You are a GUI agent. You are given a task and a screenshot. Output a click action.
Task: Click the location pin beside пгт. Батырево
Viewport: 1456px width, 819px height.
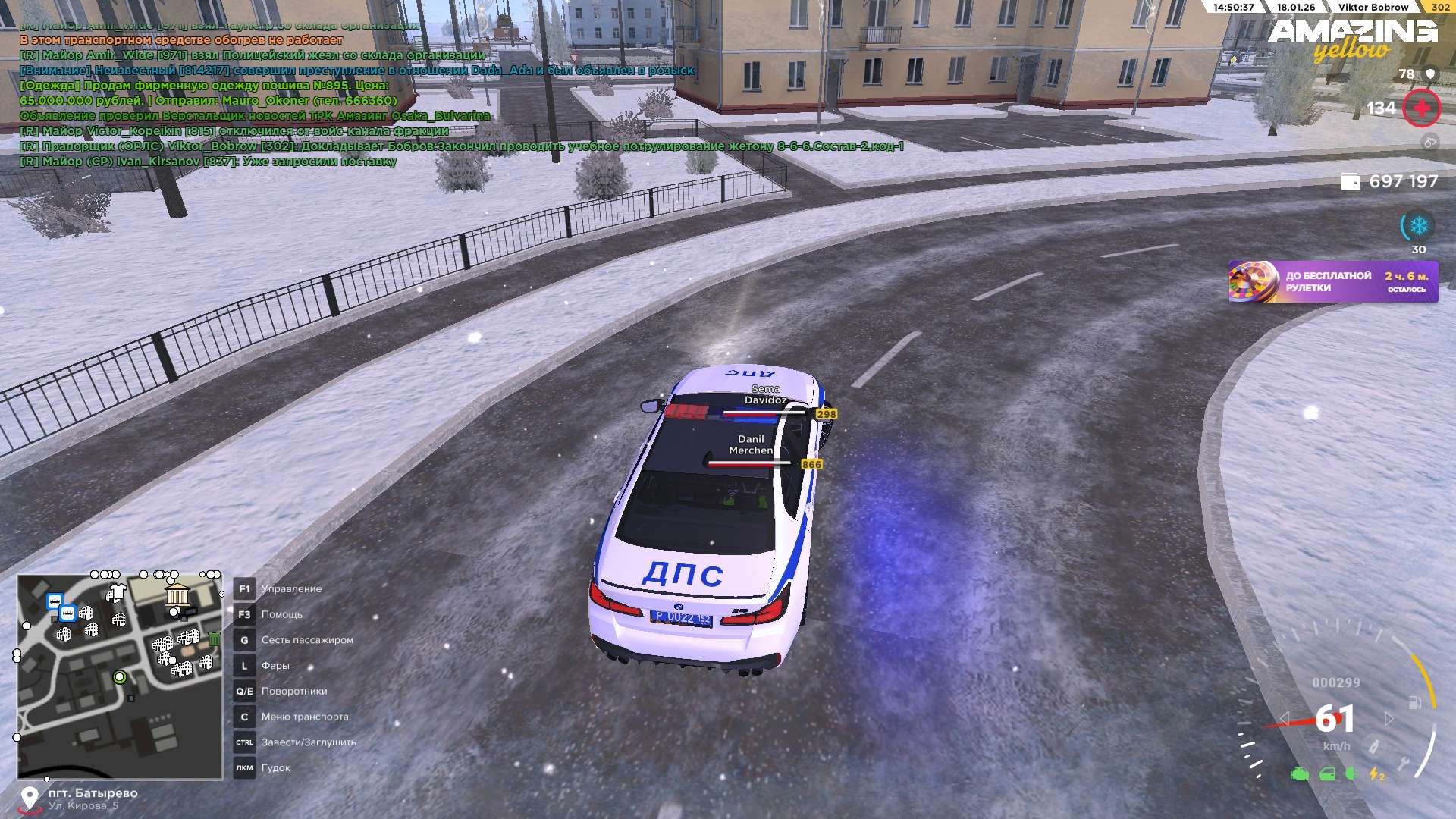[29, 799]
